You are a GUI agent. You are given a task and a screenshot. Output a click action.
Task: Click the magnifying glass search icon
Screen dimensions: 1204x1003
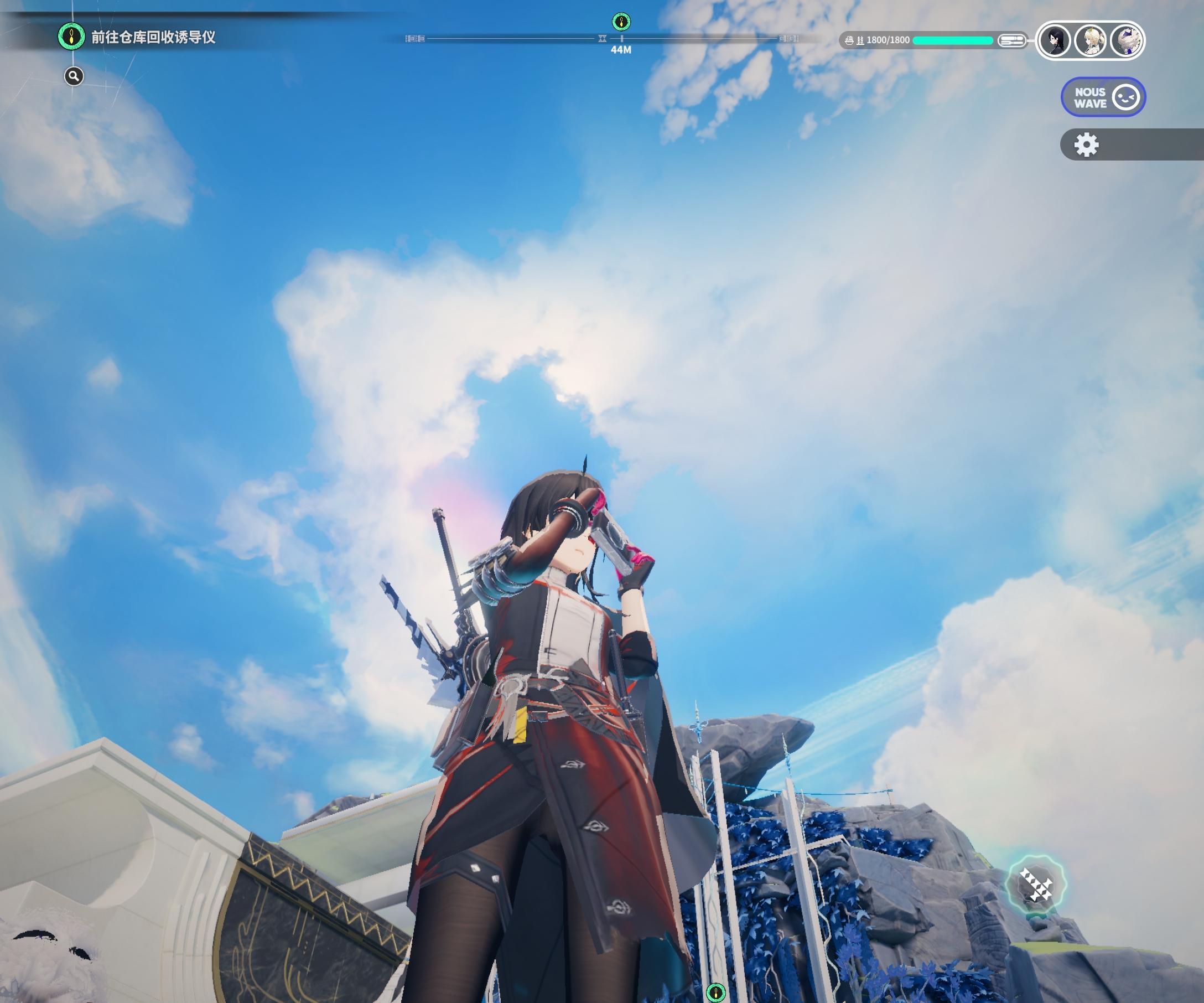pyautogui.click(x=74, y=76)
